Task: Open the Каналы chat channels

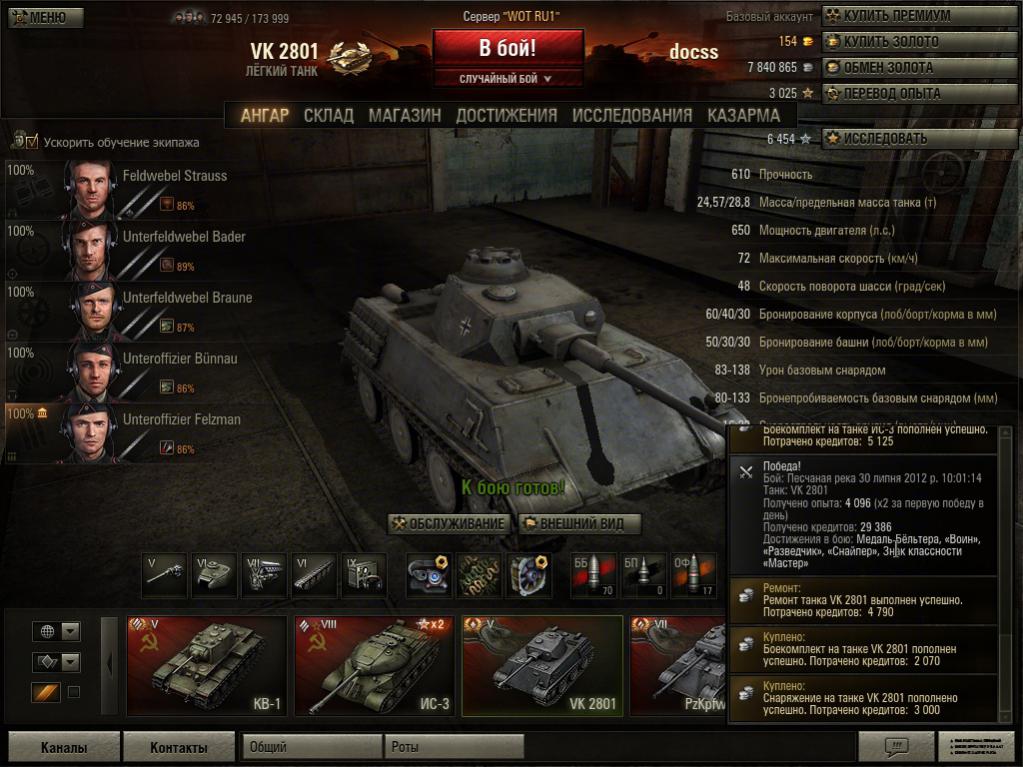Action: 64,747
